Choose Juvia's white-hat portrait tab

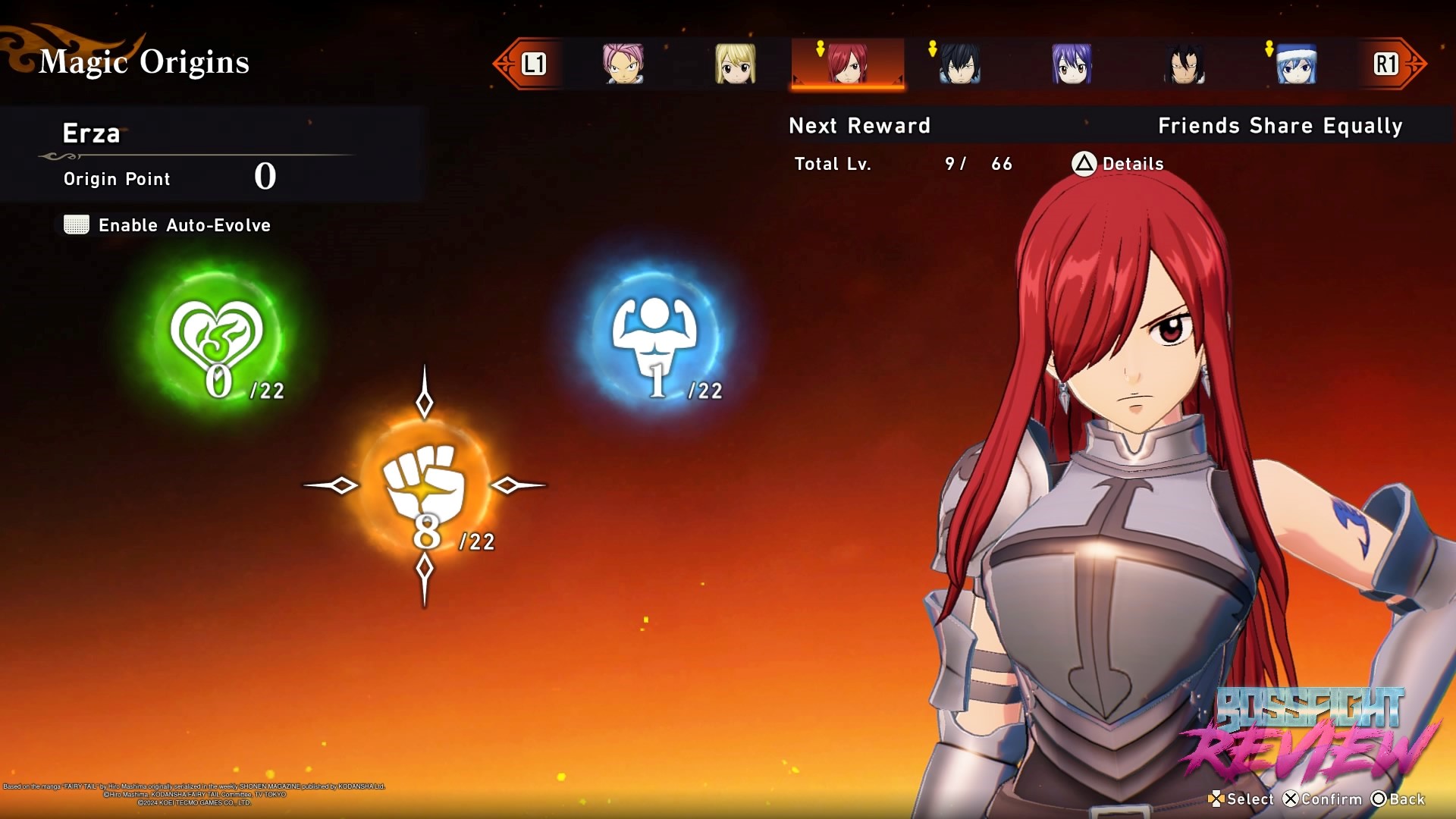click(x=1296, y=64)
